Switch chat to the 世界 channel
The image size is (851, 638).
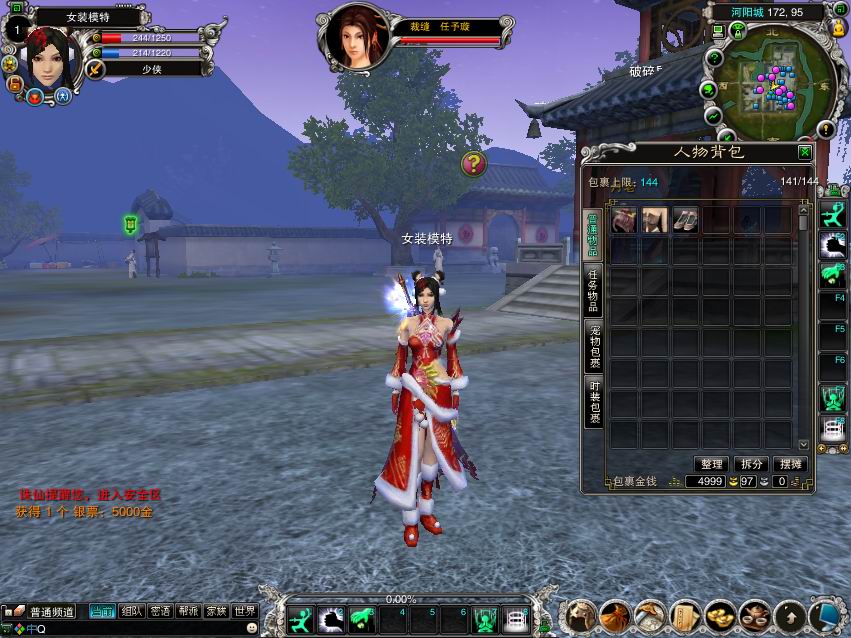[245, 611]
